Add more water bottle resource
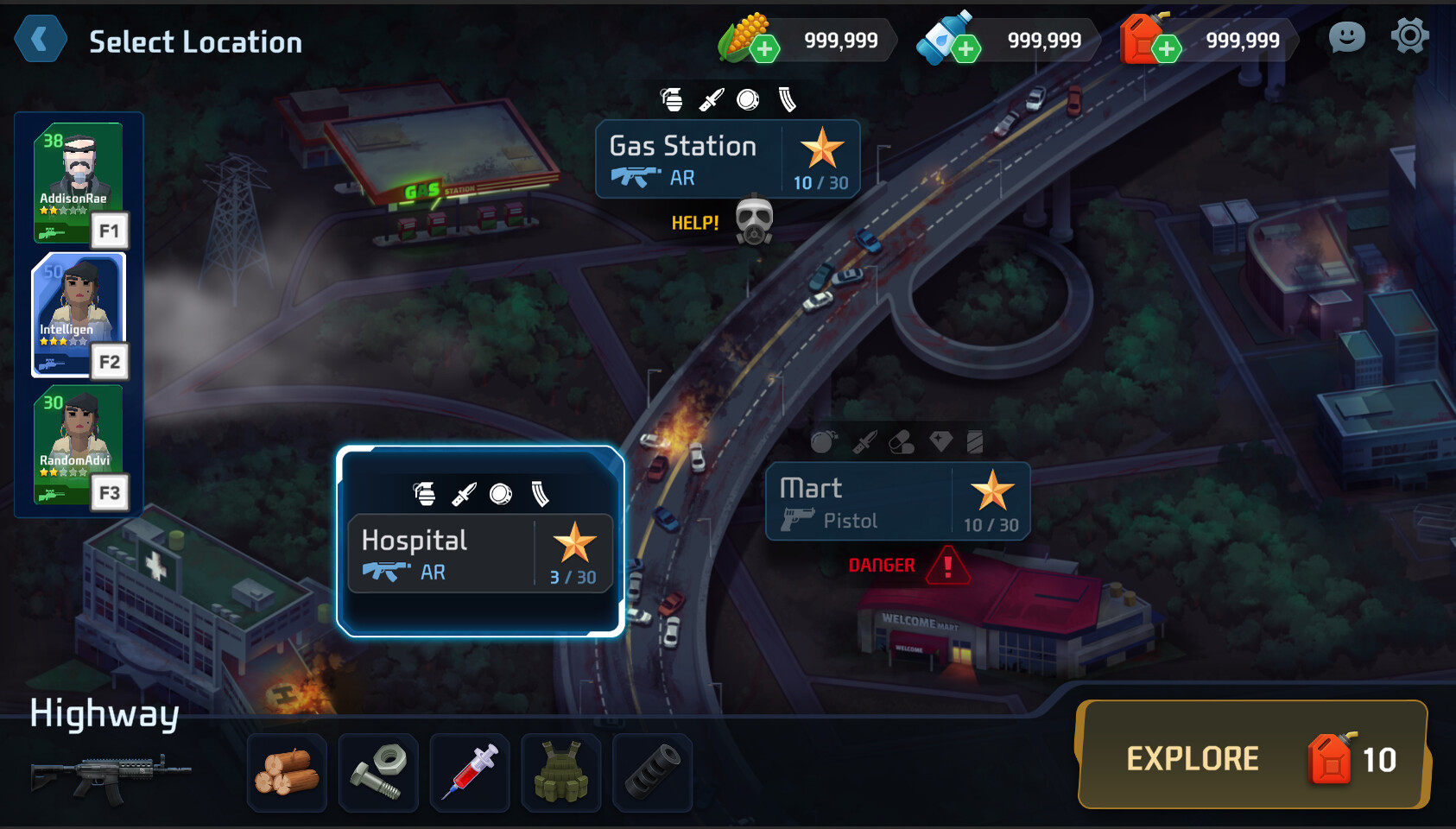 (x=965, y=48)
